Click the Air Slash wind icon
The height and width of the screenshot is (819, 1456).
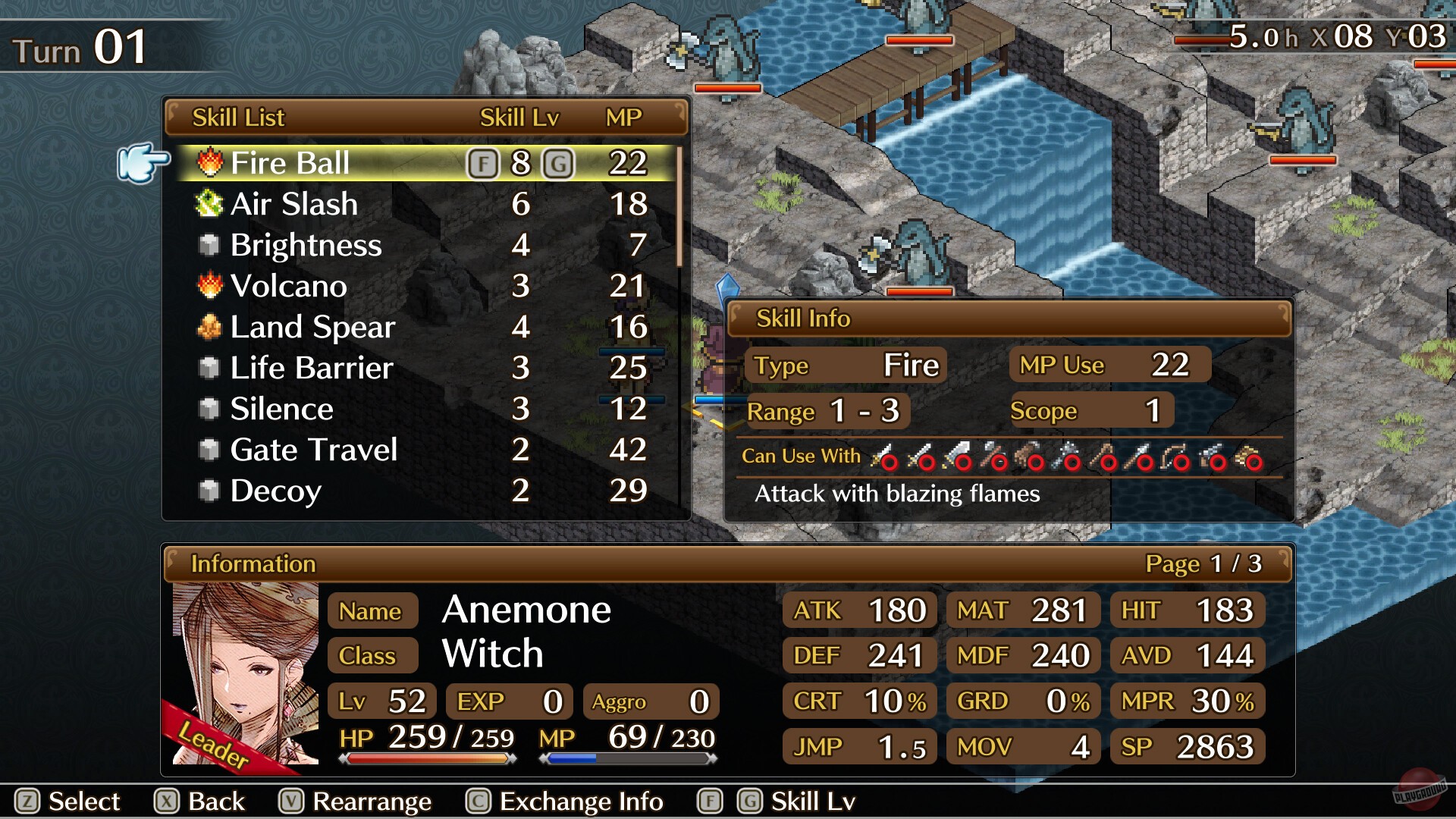click(209, 203)
